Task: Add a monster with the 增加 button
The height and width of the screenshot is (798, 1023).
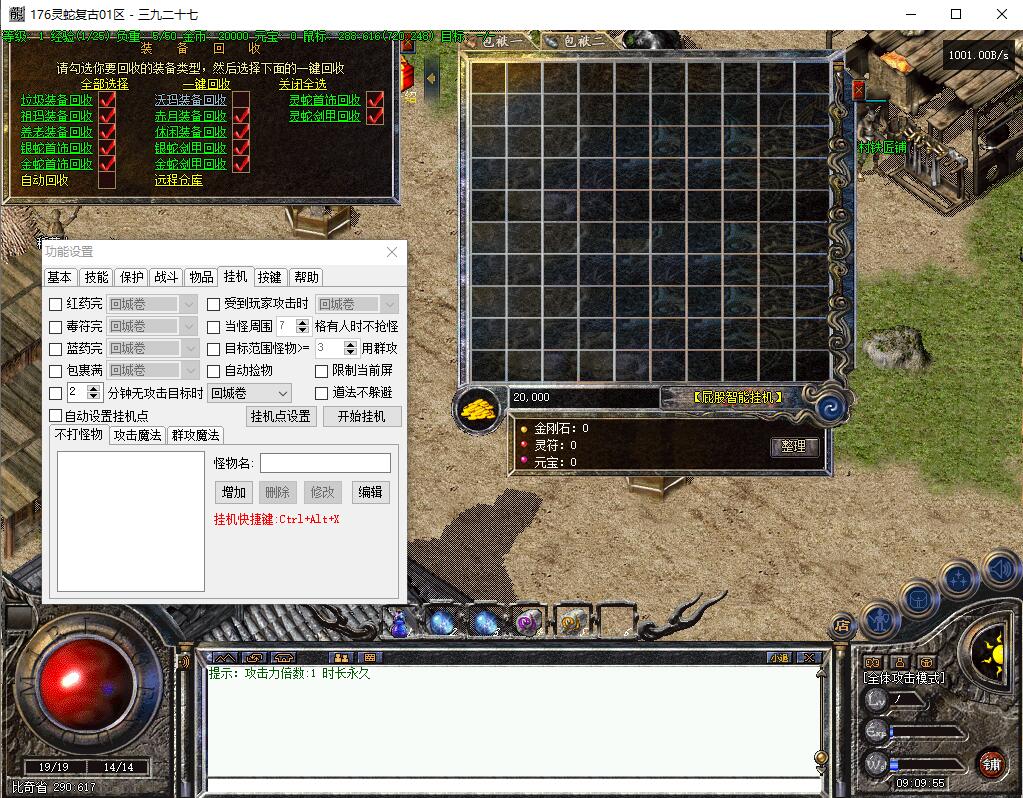Action: coord(234,492)
